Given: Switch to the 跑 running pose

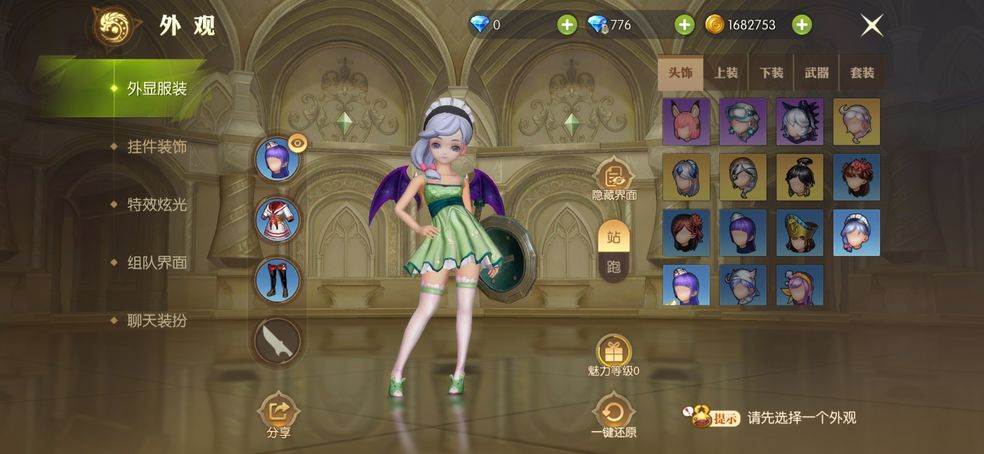Looking at the screenshot, I should click(x=614, y=267).
